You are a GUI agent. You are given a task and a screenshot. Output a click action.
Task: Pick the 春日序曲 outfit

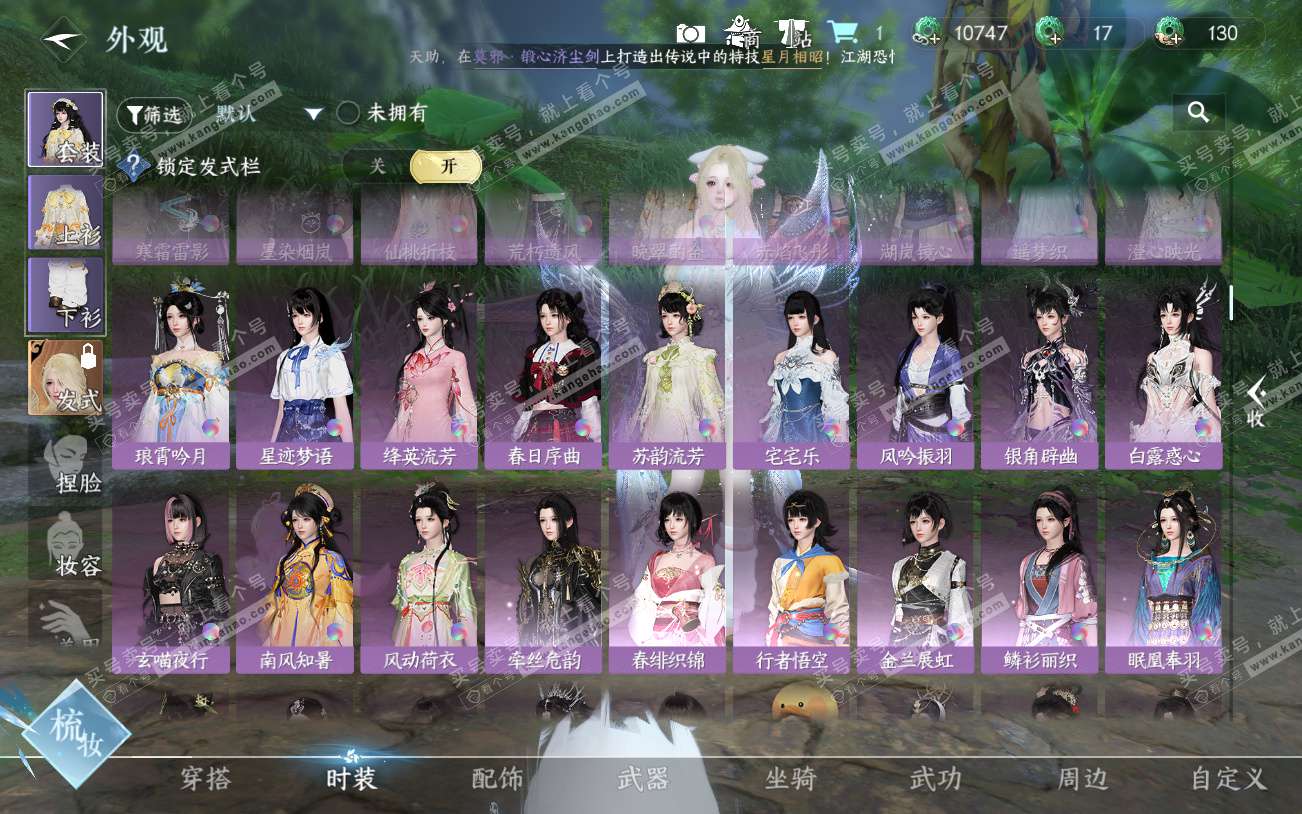pos(543,375)
